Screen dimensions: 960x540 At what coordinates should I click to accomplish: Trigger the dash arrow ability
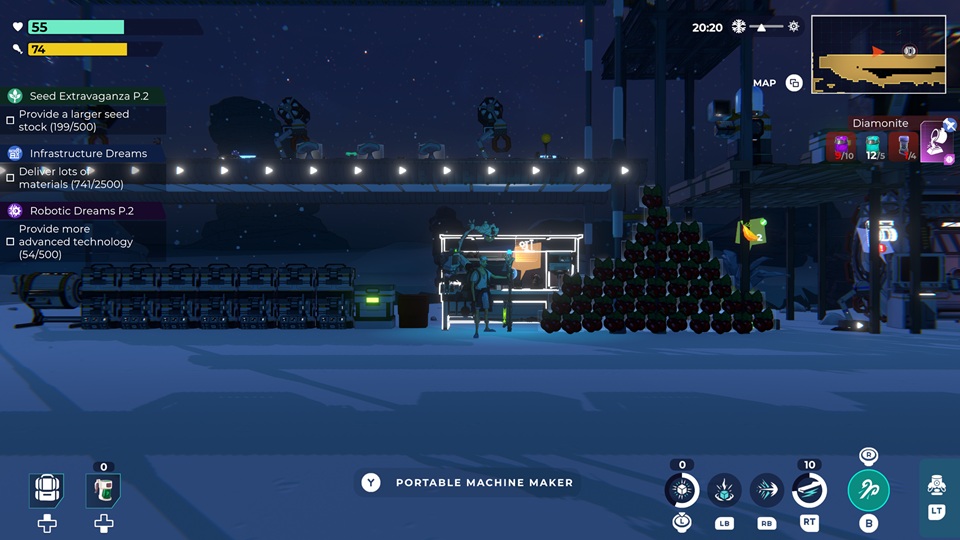[x=767, y=490]
